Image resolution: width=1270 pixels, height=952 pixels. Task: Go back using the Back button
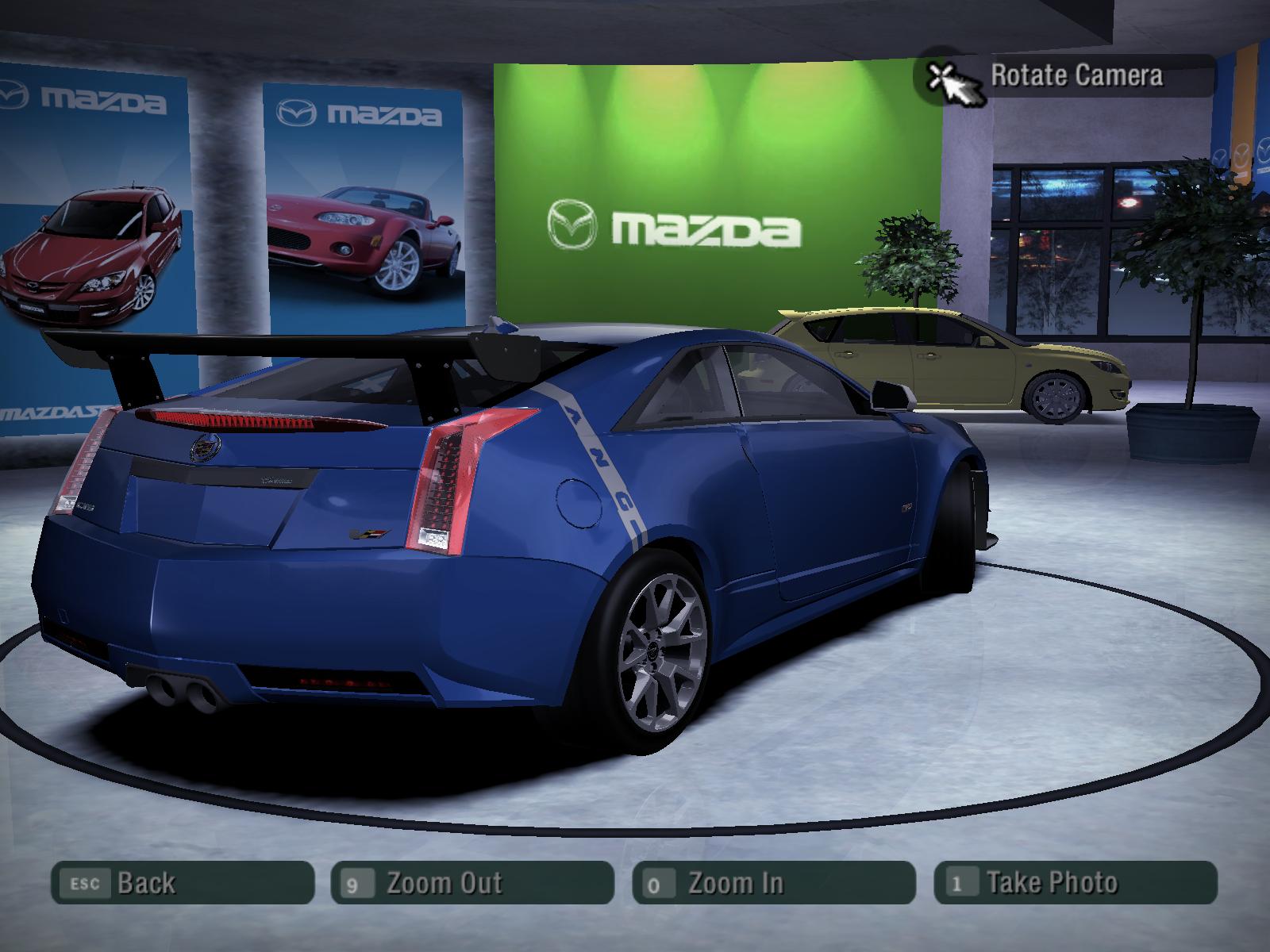[183, 883]
